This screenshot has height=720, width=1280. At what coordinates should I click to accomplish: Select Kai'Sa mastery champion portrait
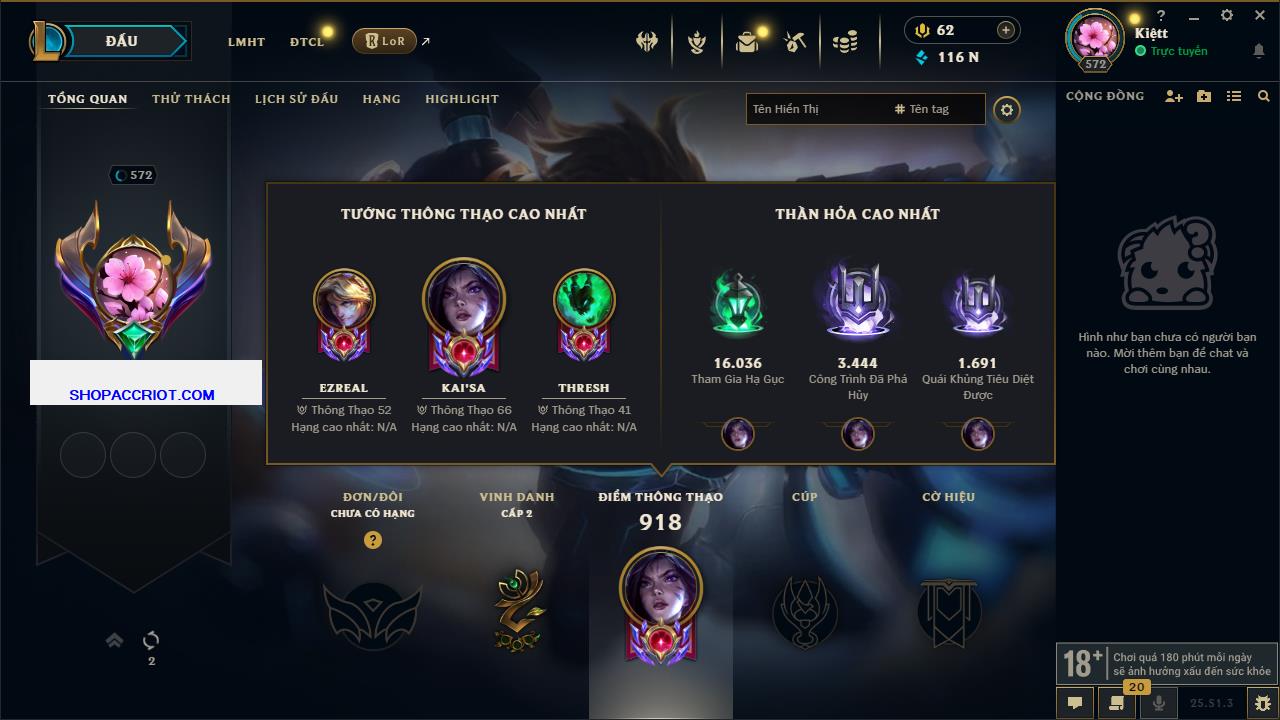tap(463, 300)
